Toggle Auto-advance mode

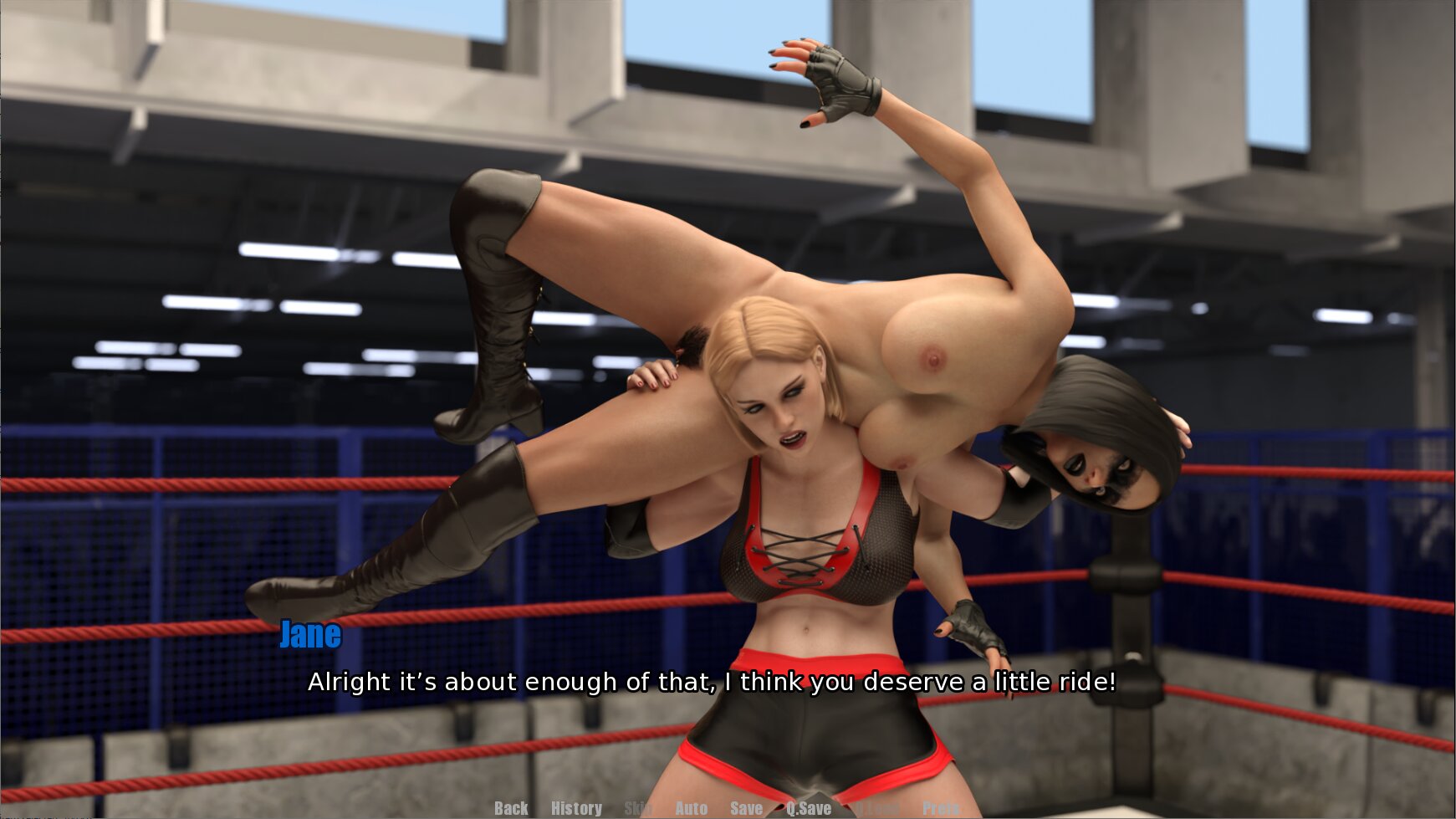click(x=691, y=808)
